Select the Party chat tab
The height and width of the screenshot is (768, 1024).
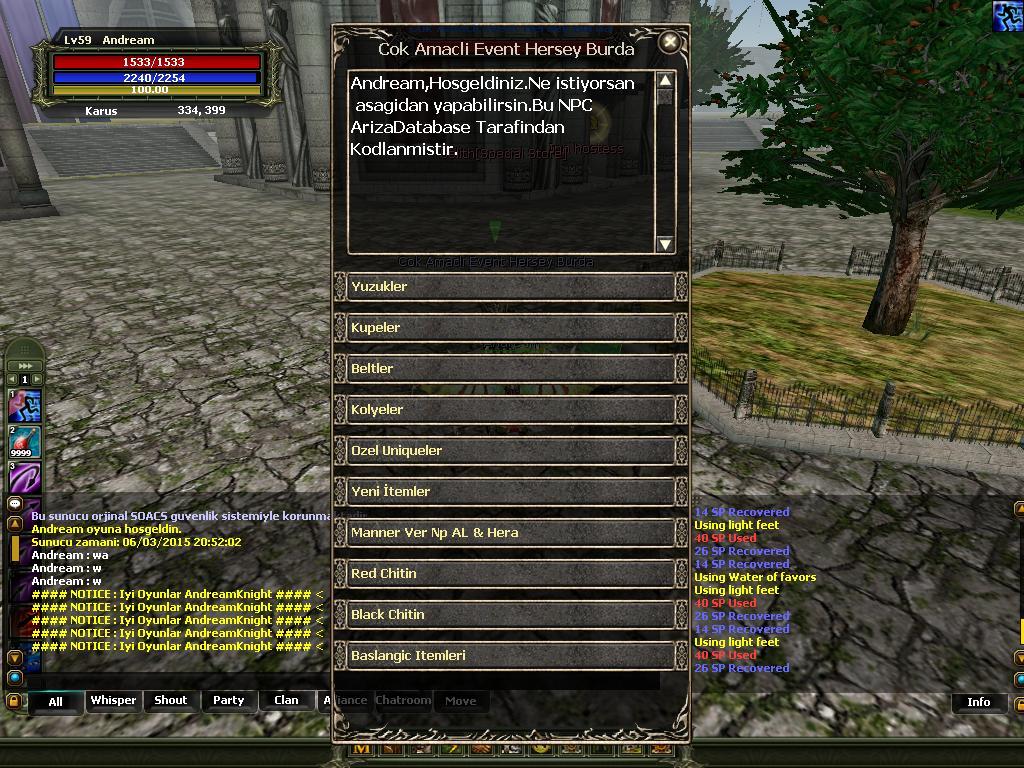click(x=228, y=700)
